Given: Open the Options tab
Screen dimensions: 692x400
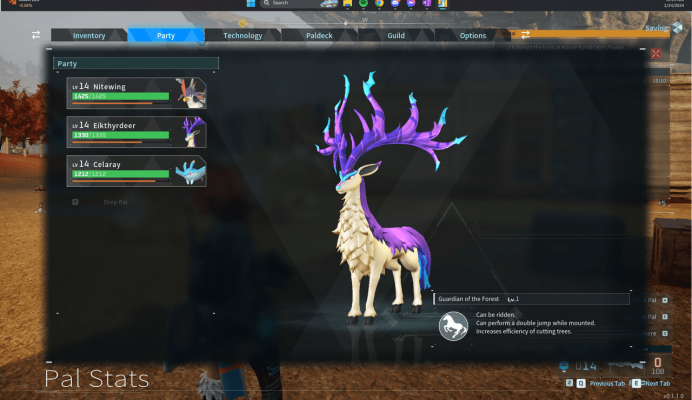Looking at the screenshot, I should tap(473, 36).
